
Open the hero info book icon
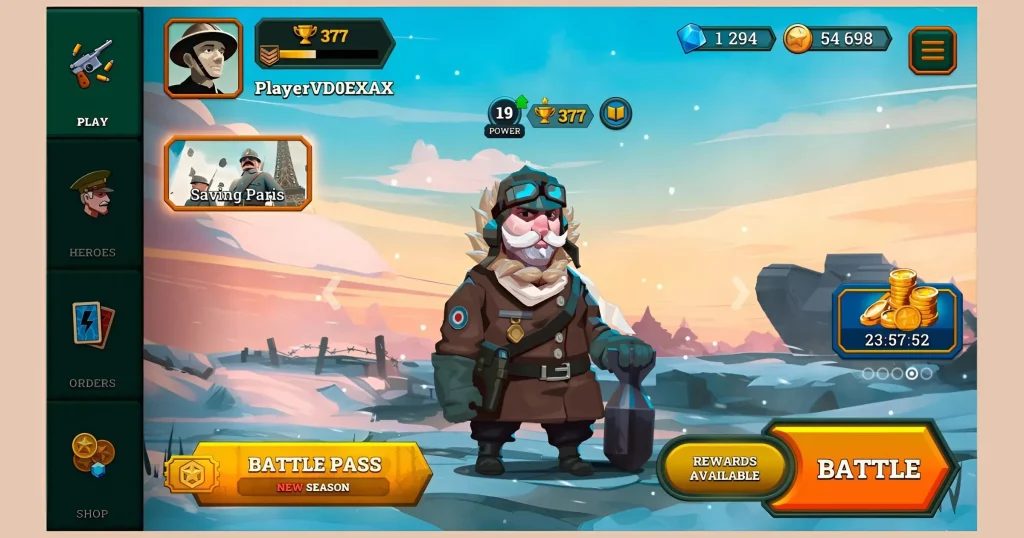coord(617,114)
